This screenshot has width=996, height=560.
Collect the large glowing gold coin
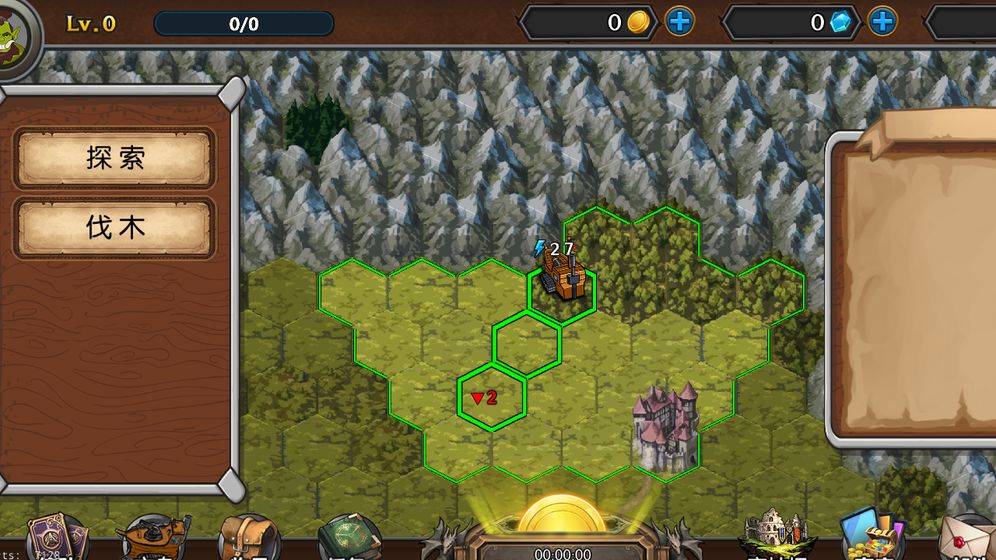tap(561, 518)
